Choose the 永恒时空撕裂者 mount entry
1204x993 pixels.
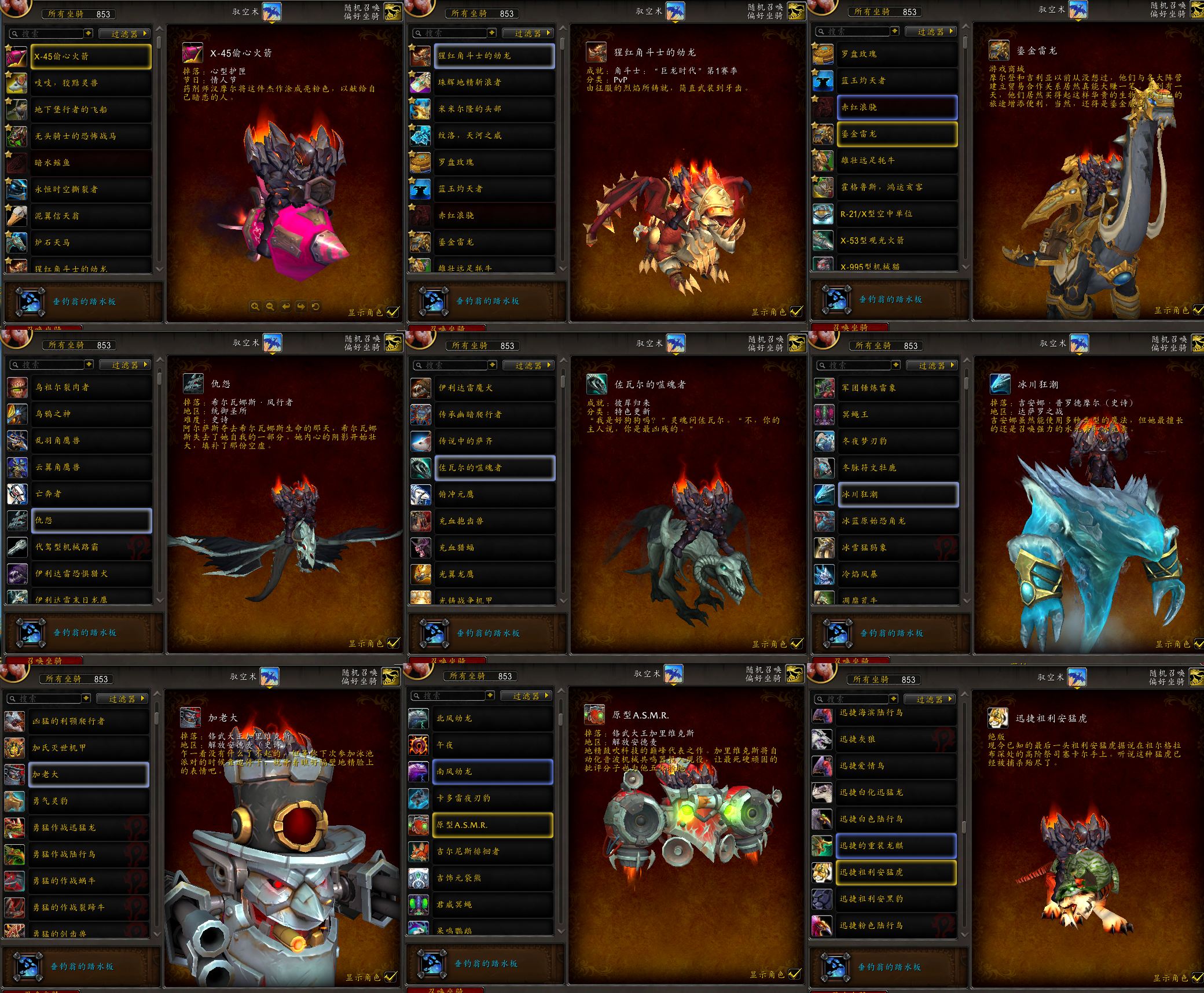click(90, 190)
